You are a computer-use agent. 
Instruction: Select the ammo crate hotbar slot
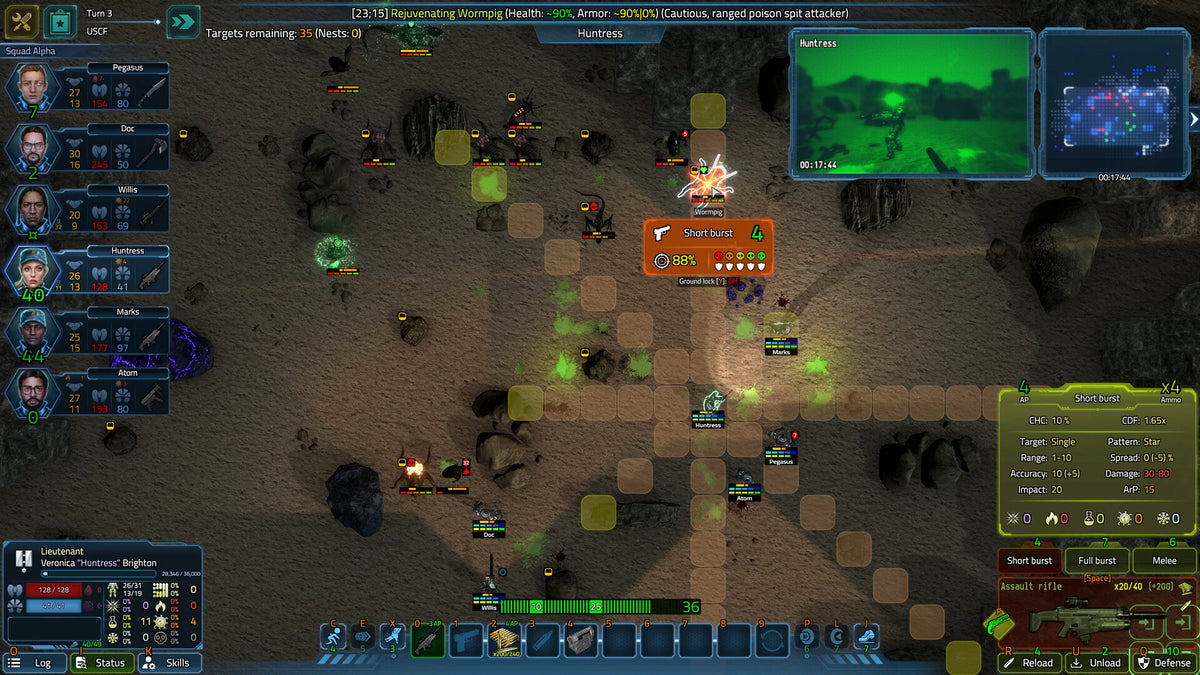504,639
